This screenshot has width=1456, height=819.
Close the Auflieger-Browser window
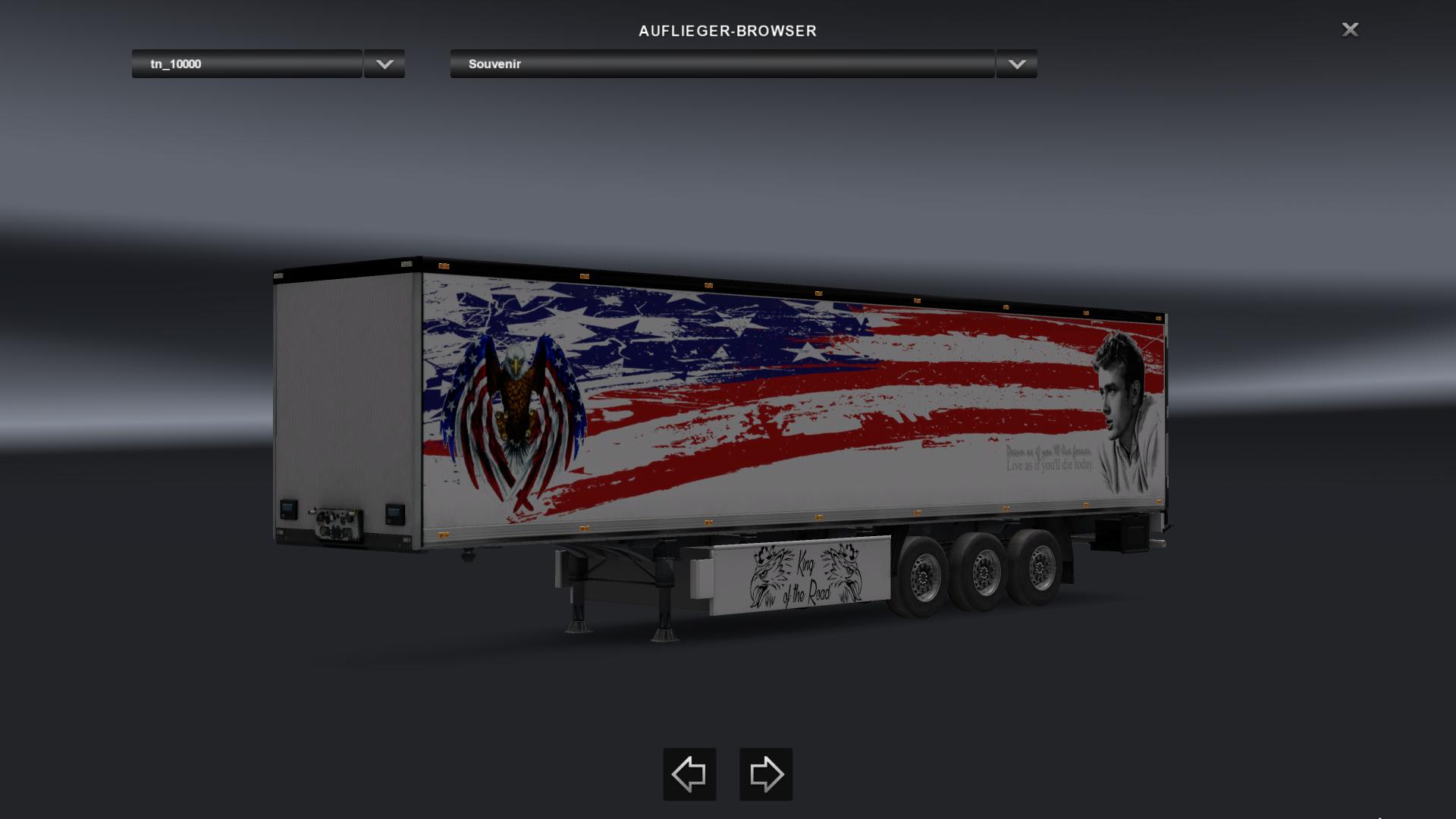point(1350,30)
